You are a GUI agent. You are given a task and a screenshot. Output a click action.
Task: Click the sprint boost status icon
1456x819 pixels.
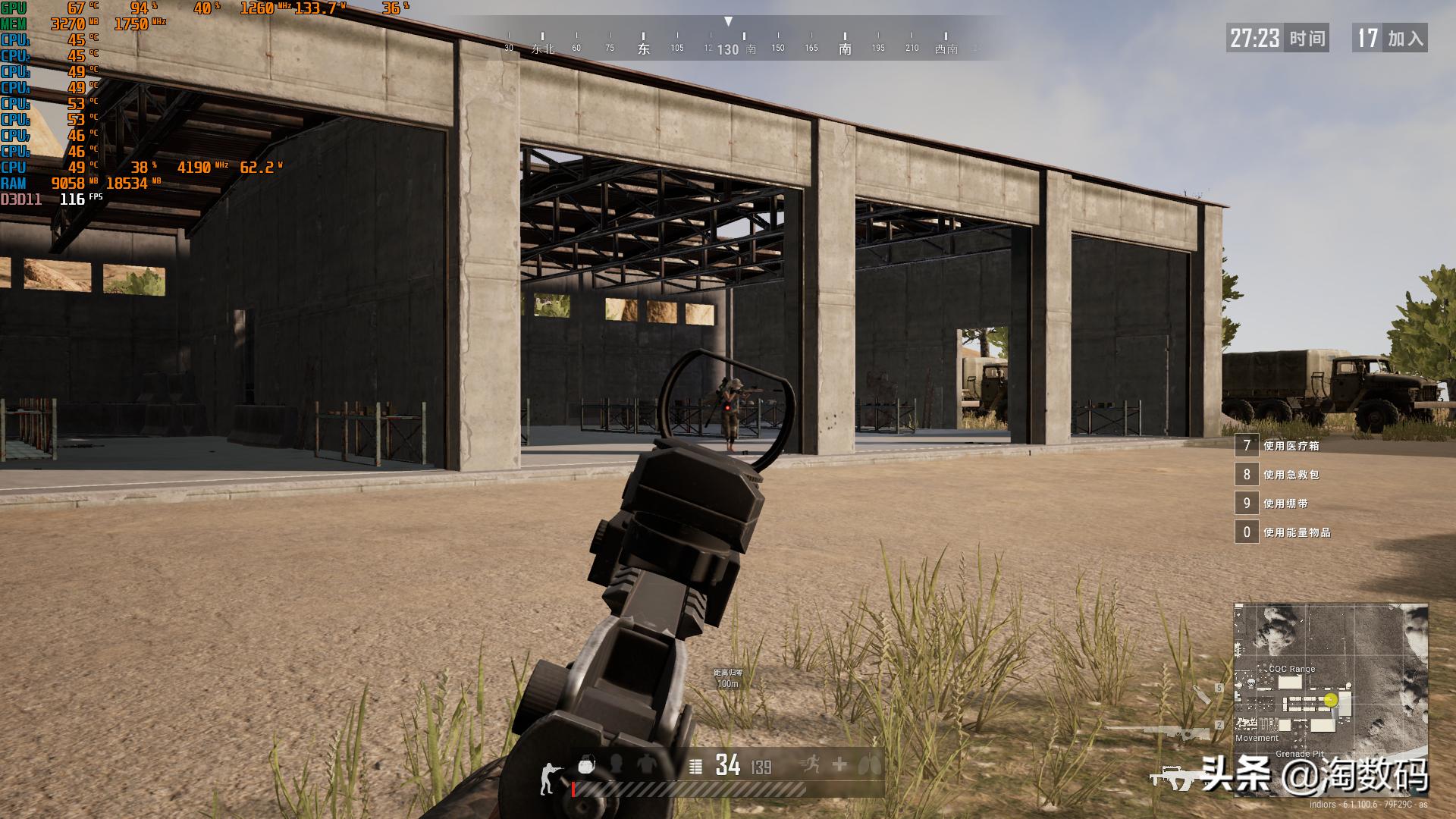click(809, 765)
